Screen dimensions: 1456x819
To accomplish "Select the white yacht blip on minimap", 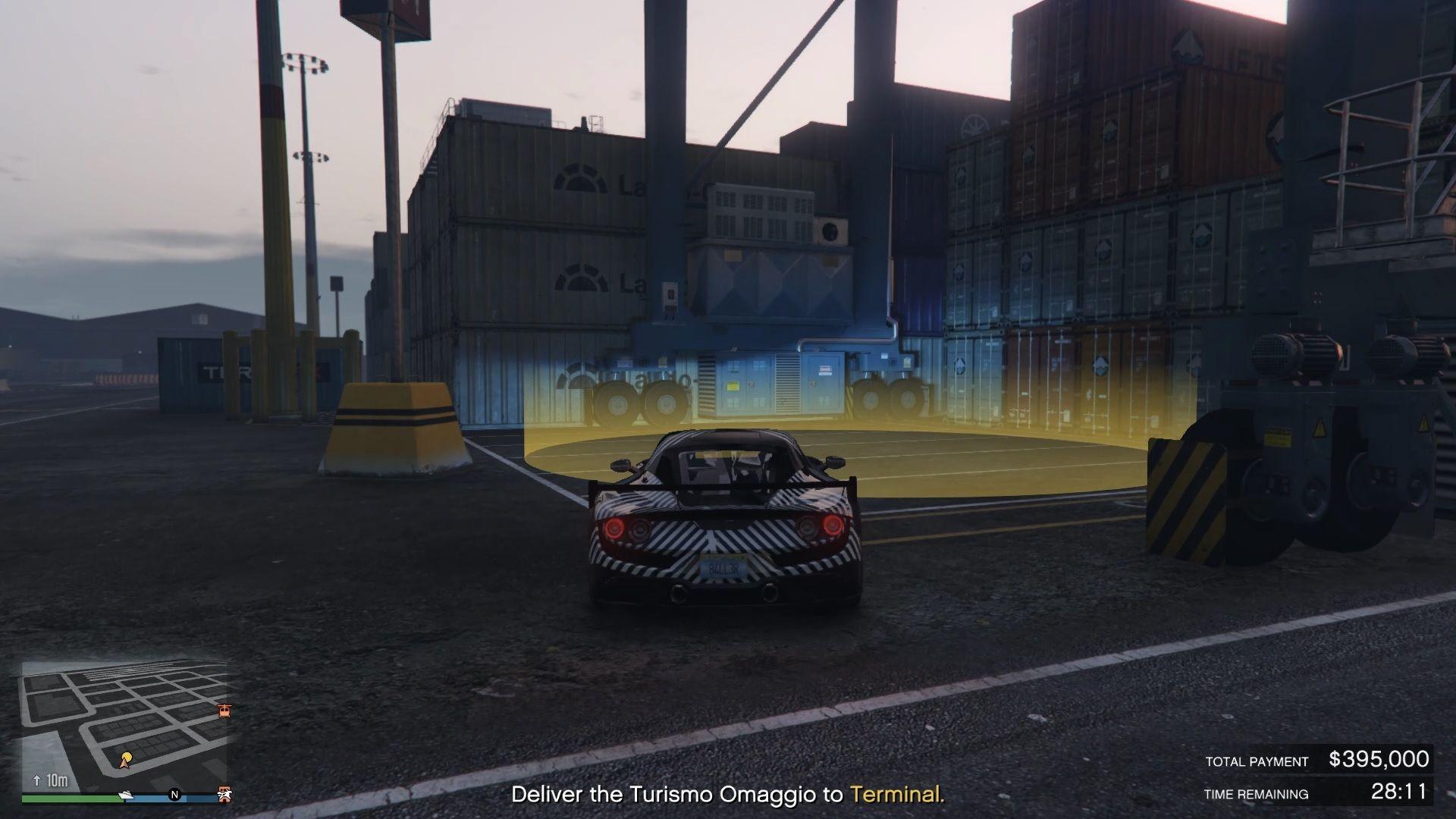I will click(127, 795).
